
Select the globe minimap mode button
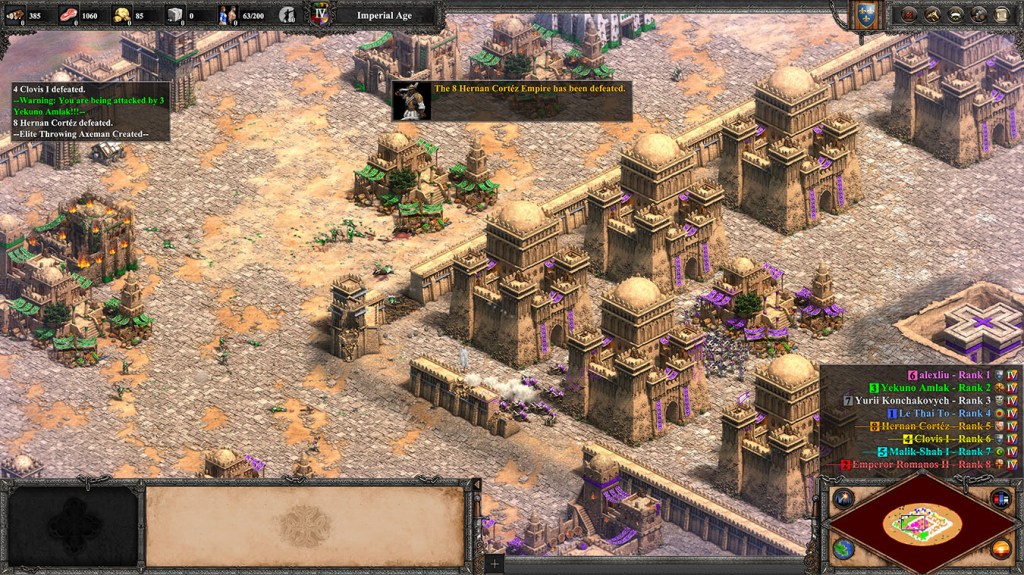tap(843, 548)
